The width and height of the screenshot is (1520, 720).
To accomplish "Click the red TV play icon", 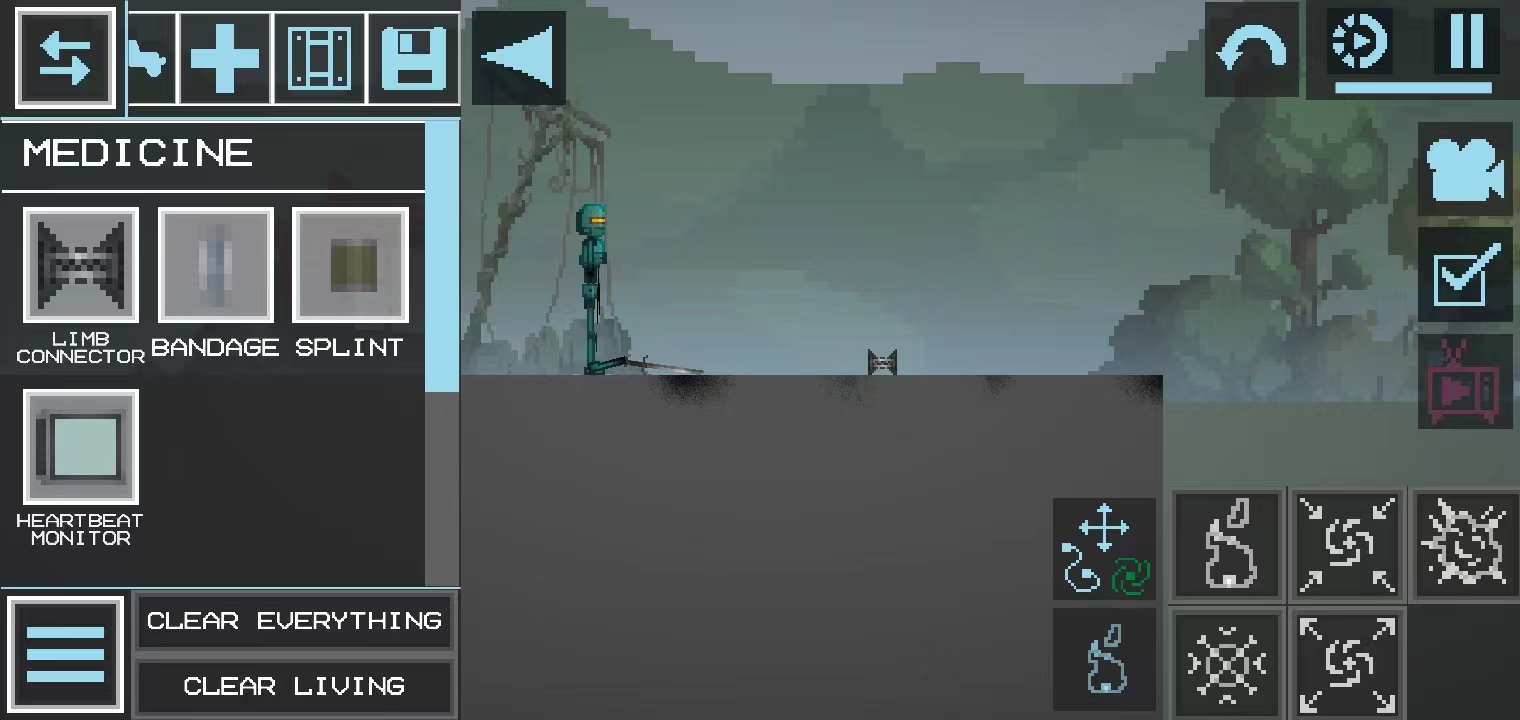I will tap(1465, 382).
